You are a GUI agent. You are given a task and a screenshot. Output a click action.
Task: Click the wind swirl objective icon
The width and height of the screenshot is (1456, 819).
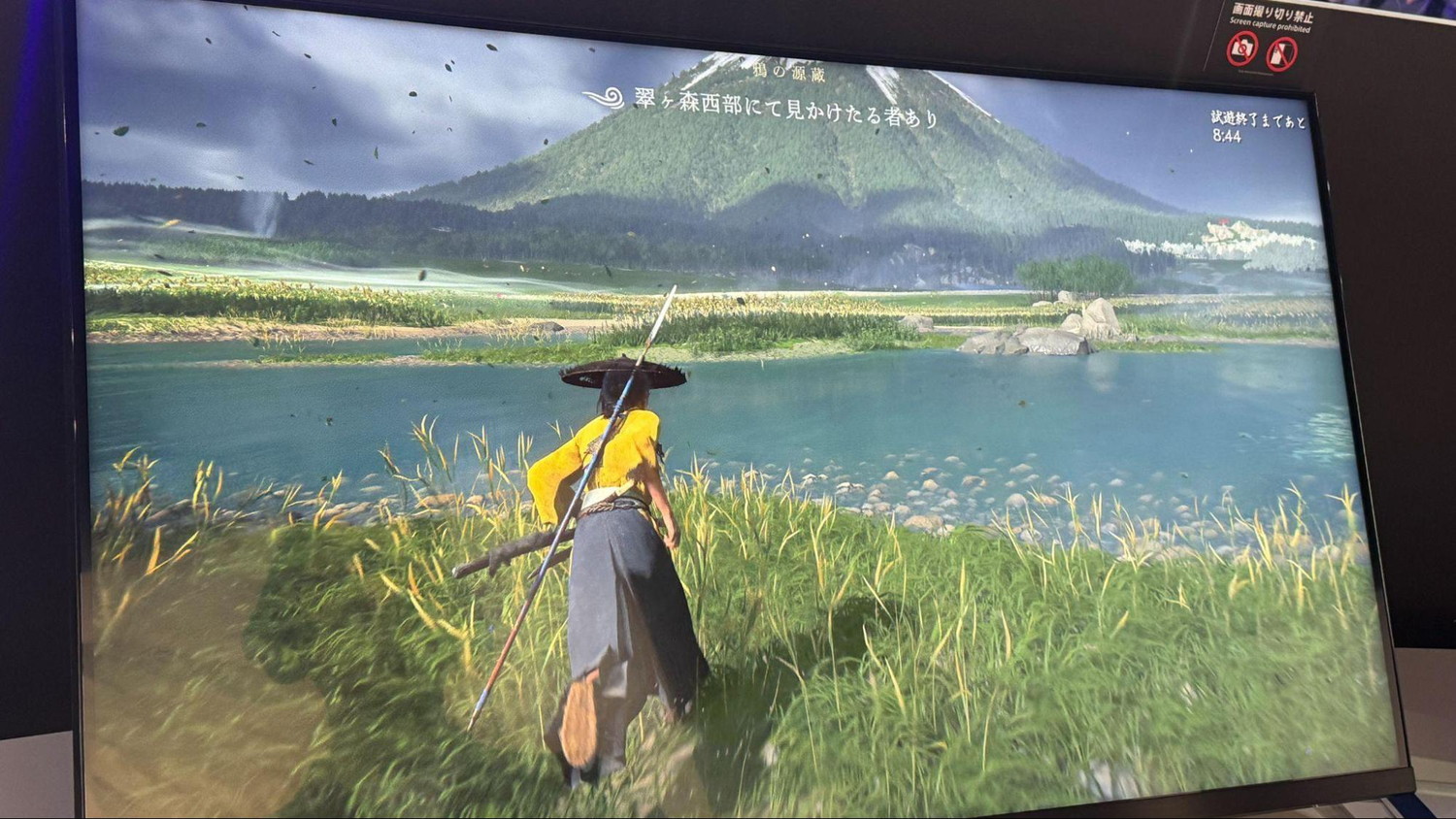[x=604, y=96]
